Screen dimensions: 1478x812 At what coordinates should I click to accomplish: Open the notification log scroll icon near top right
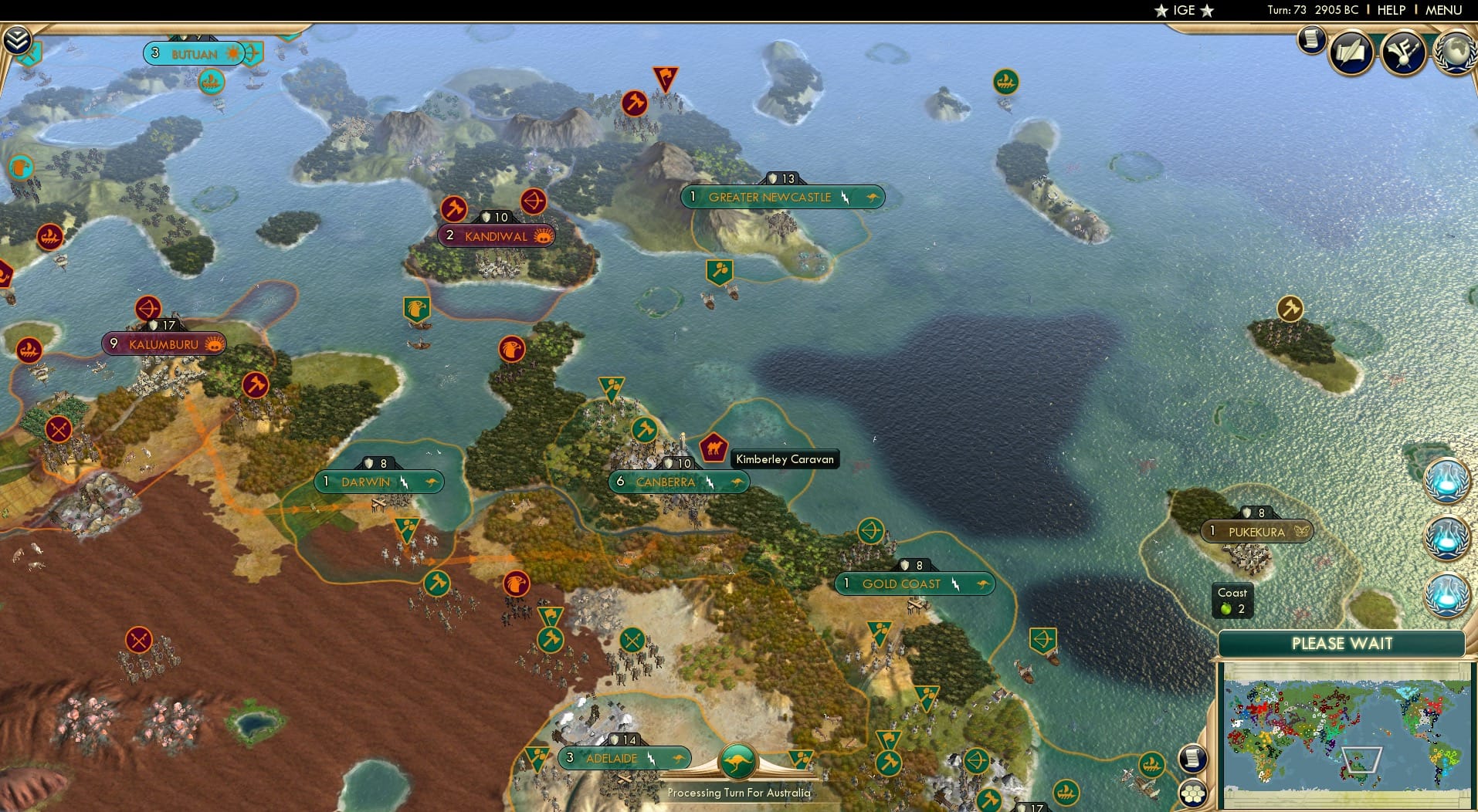click(1311, 40)
